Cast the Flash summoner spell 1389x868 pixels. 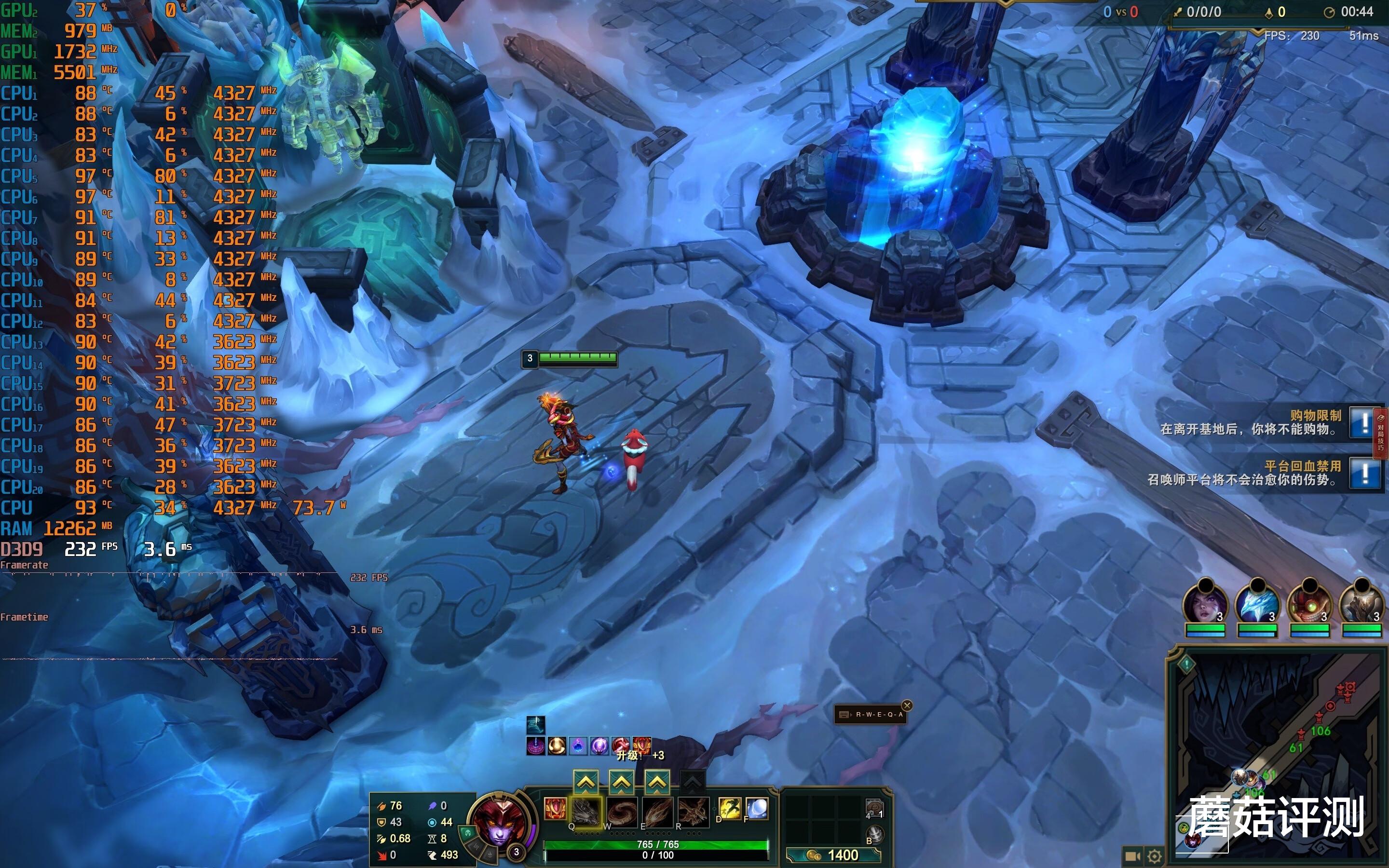click(730, 808)
